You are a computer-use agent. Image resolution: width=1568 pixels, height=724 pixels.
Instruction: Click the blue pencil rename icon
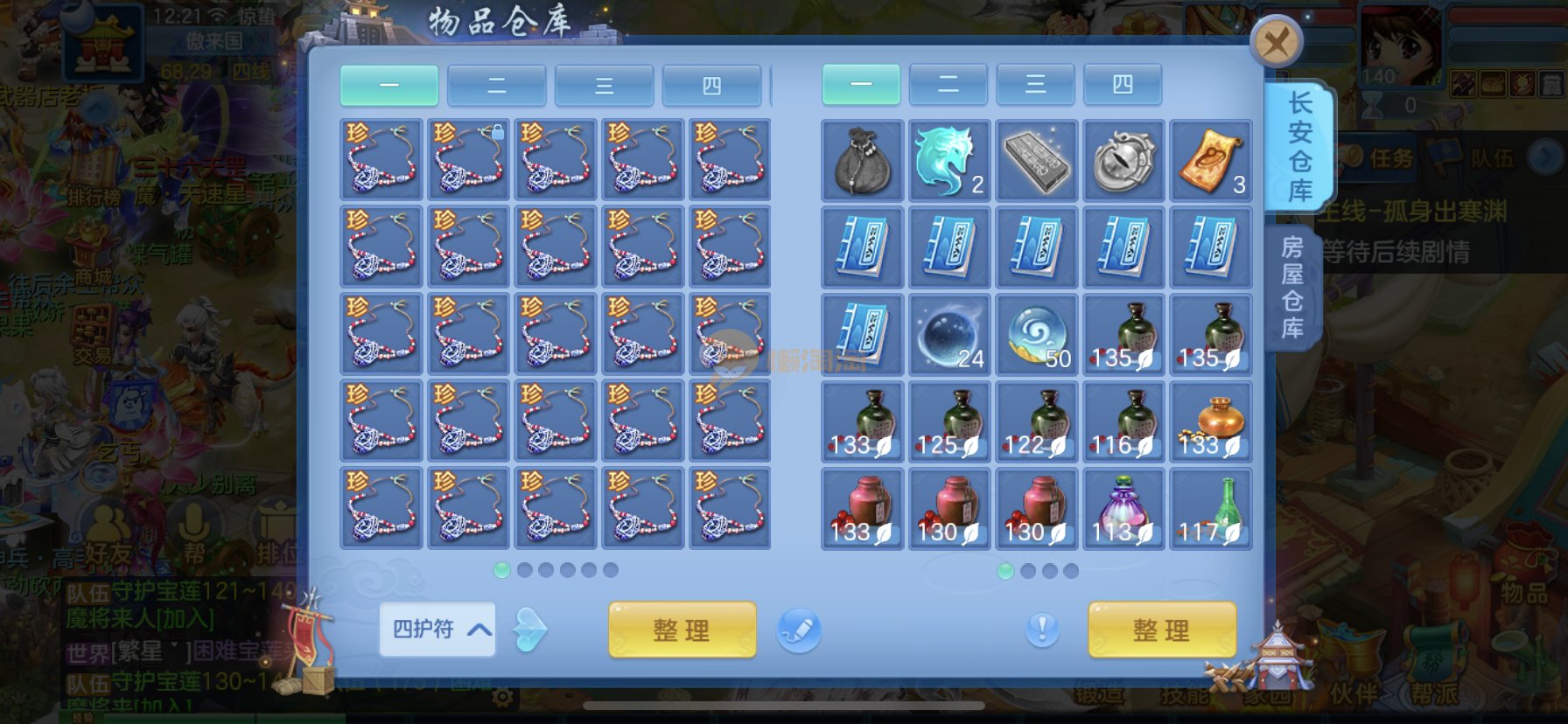pyautogui.click(x=798, y=630)
